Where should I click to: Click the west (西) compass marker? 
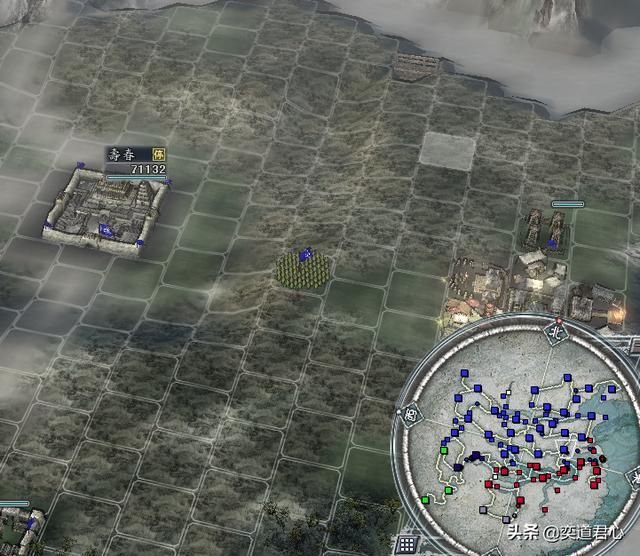click(410, 414)
